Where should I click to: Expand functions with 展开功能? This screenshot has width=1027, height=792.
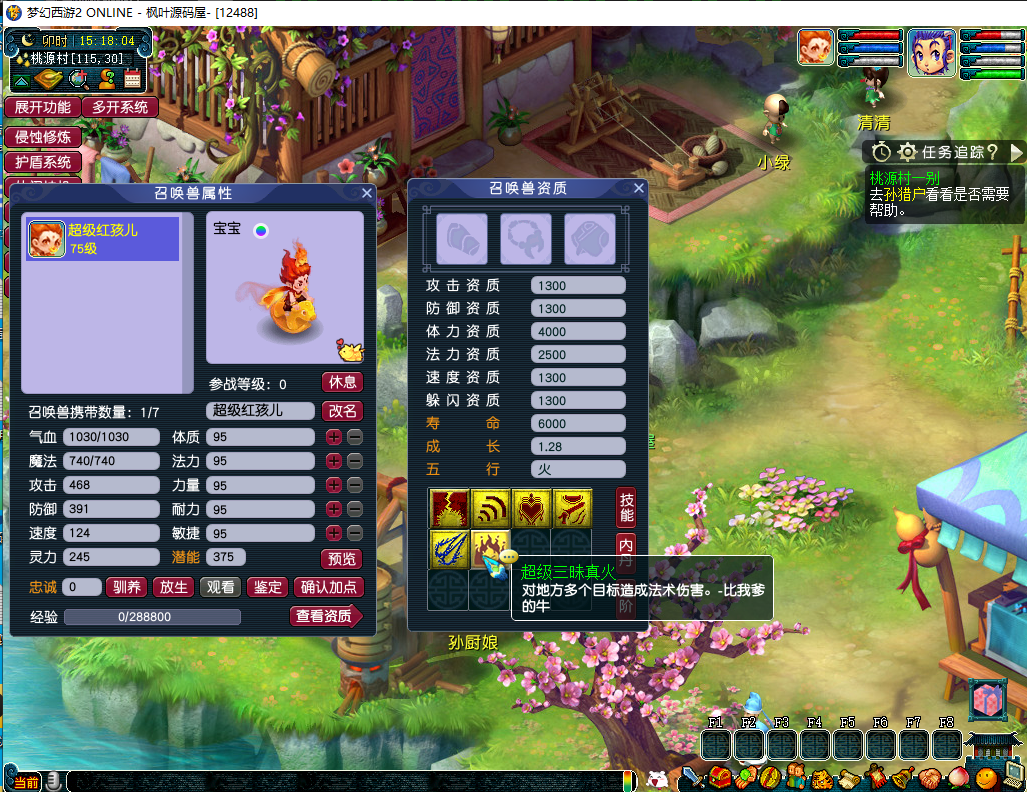tap(42, 107)
